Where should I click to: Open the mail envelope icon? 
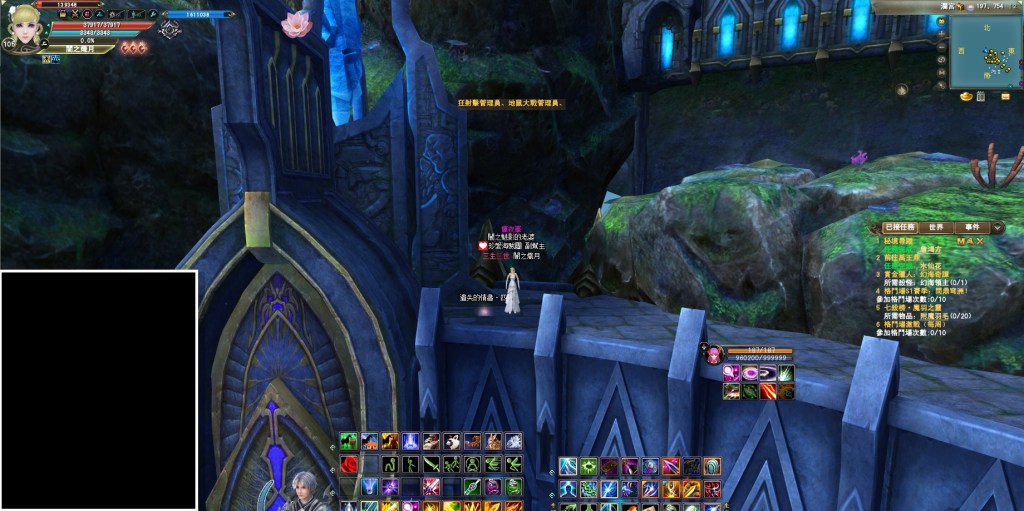[x=1005, y=96]
